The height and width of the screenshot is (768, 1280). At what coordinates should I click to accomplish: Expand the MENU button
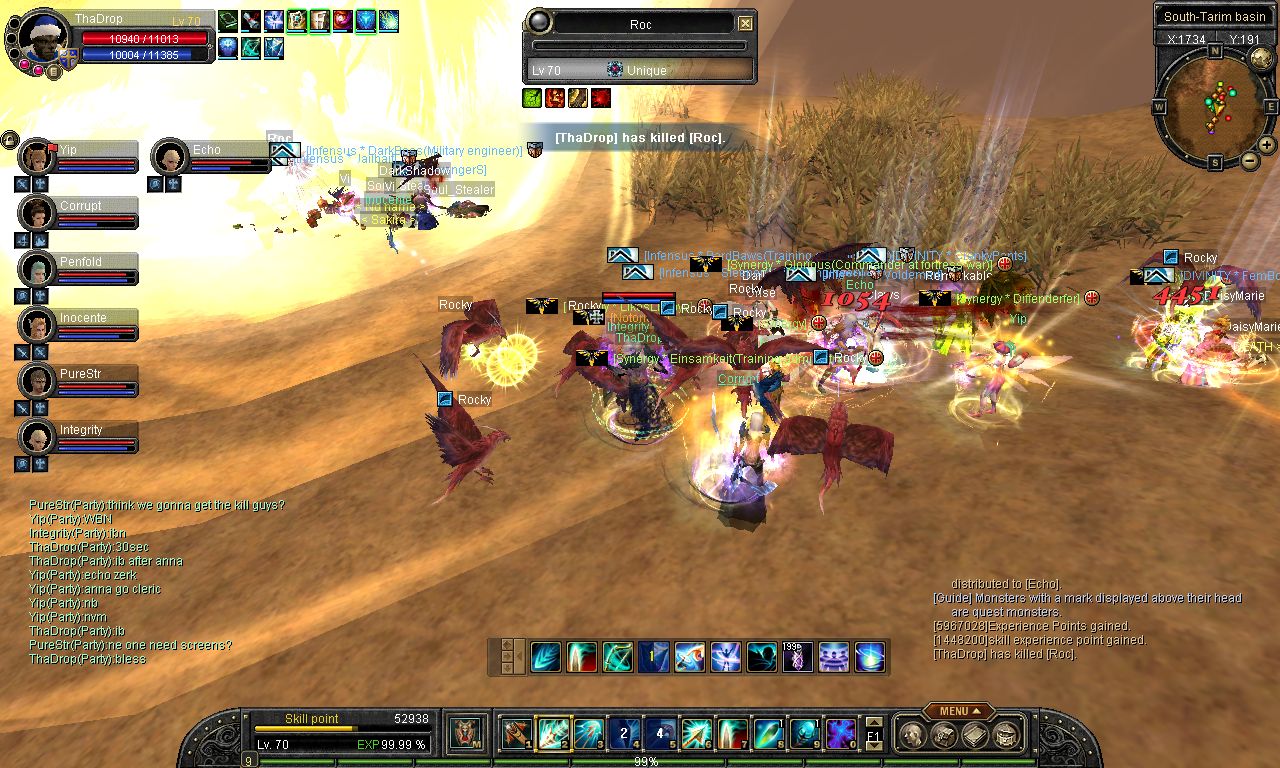[x=958, y=711]
